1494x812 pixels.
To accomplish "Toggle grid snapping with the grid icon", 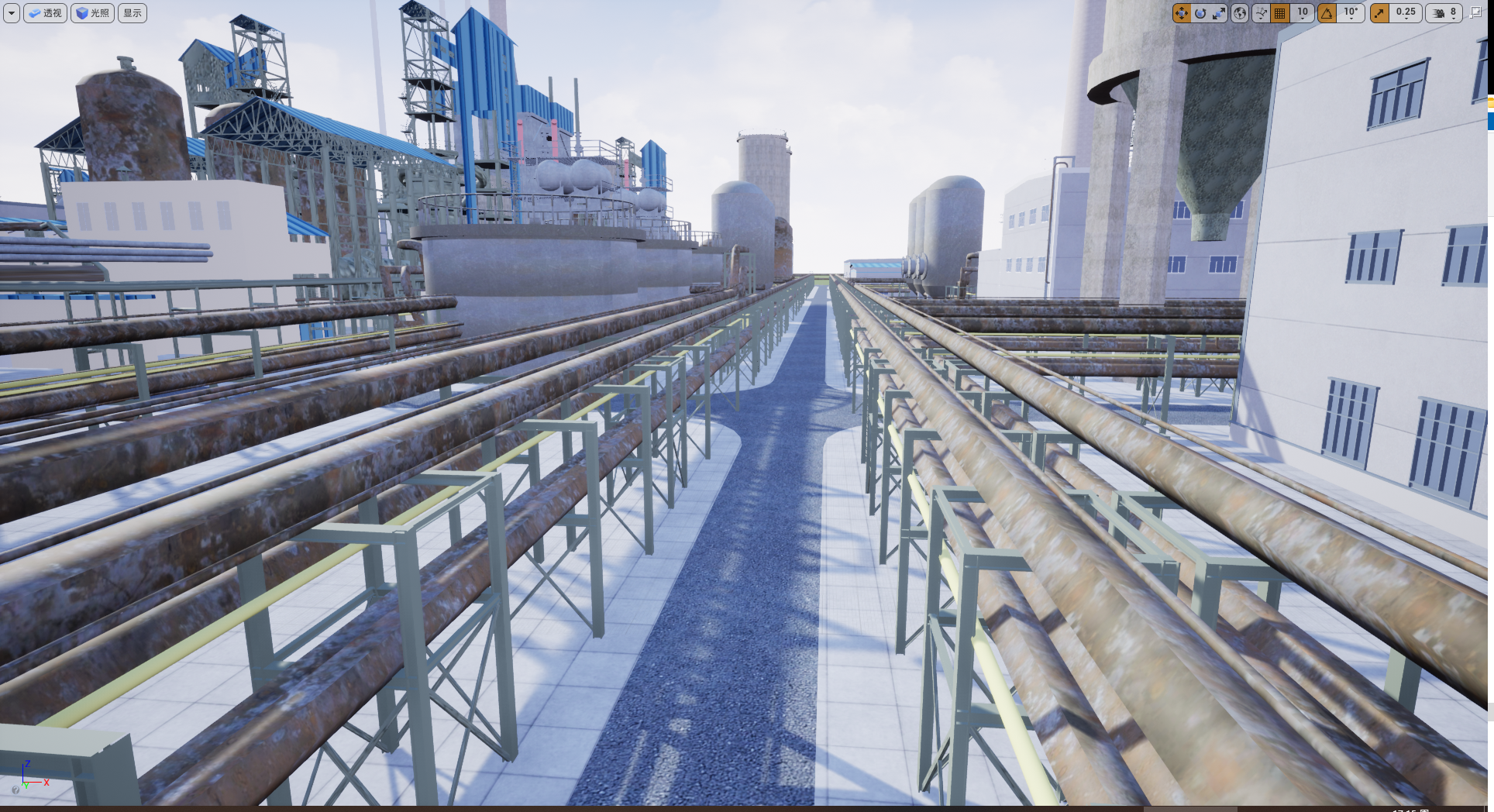I will coord(1280,13).
